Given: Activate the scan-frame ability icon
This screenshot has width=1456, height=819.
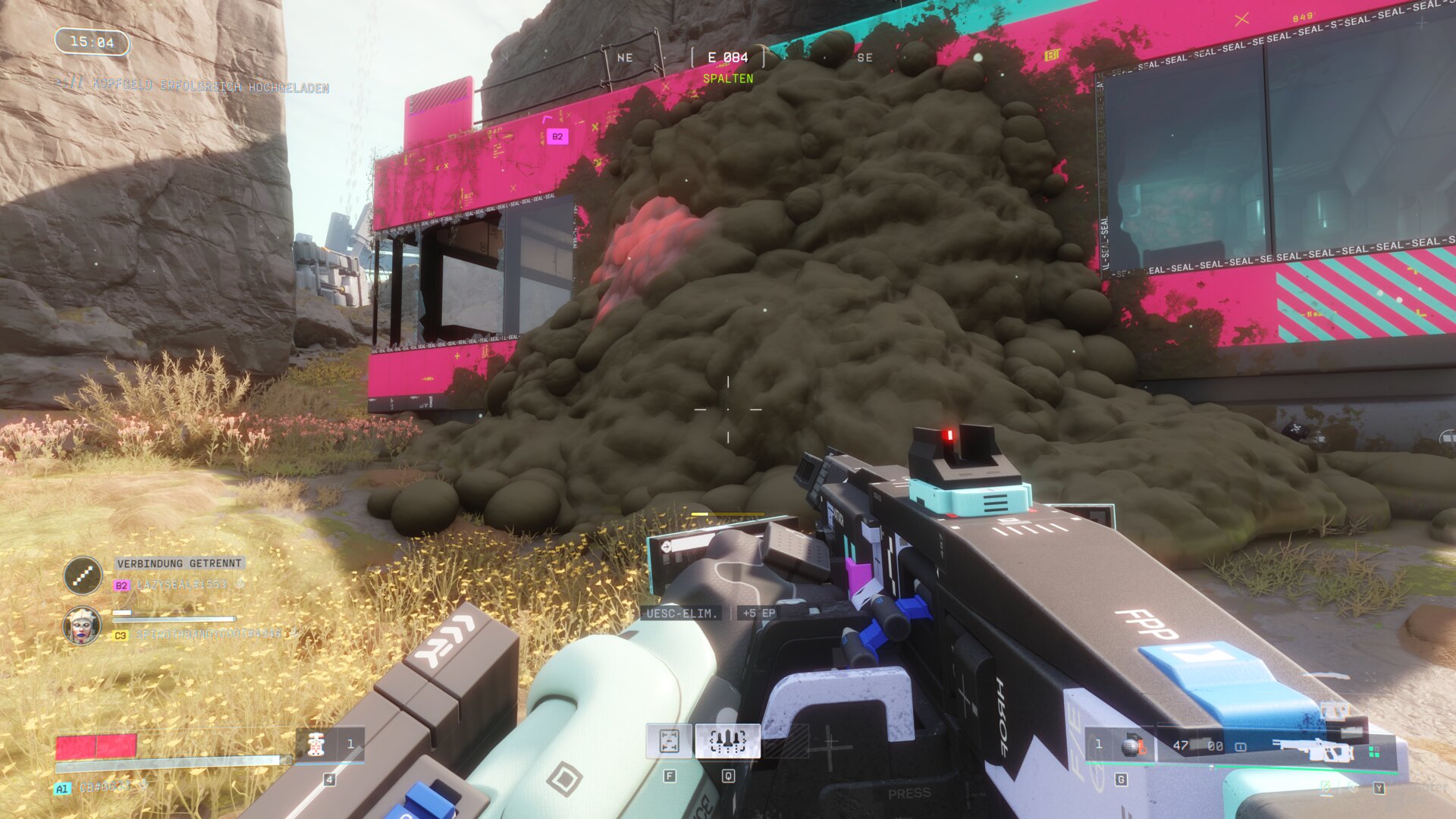Looking at the screenshot, I should point(669,741).
